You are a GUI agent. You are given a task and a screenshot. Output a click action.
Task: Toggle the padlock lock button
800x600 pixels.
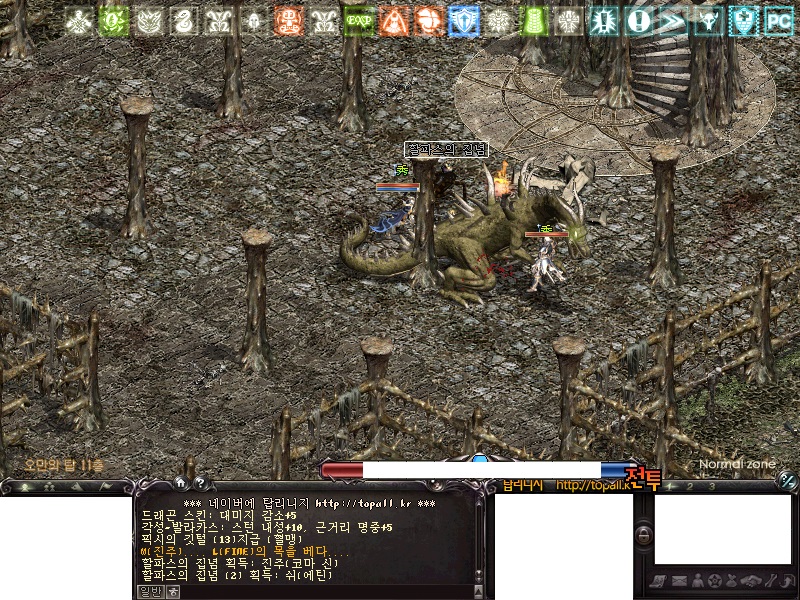coord(644,535)
